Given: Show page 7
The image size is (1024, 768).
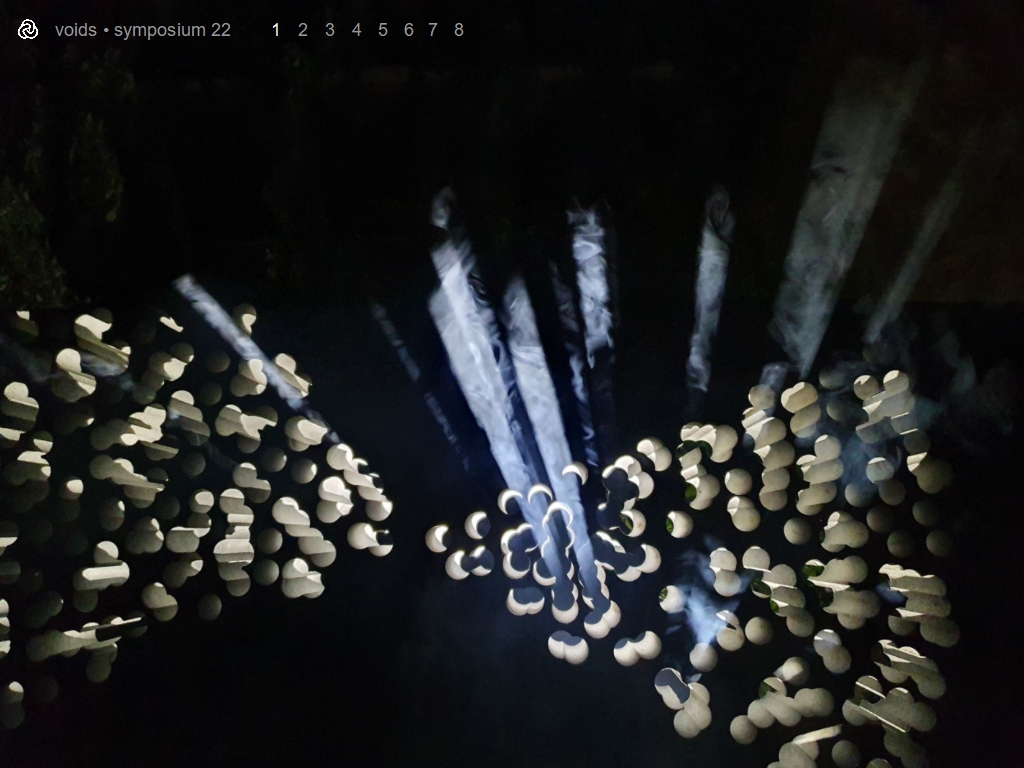Looking at the screenshot, I should click(433, 30).
